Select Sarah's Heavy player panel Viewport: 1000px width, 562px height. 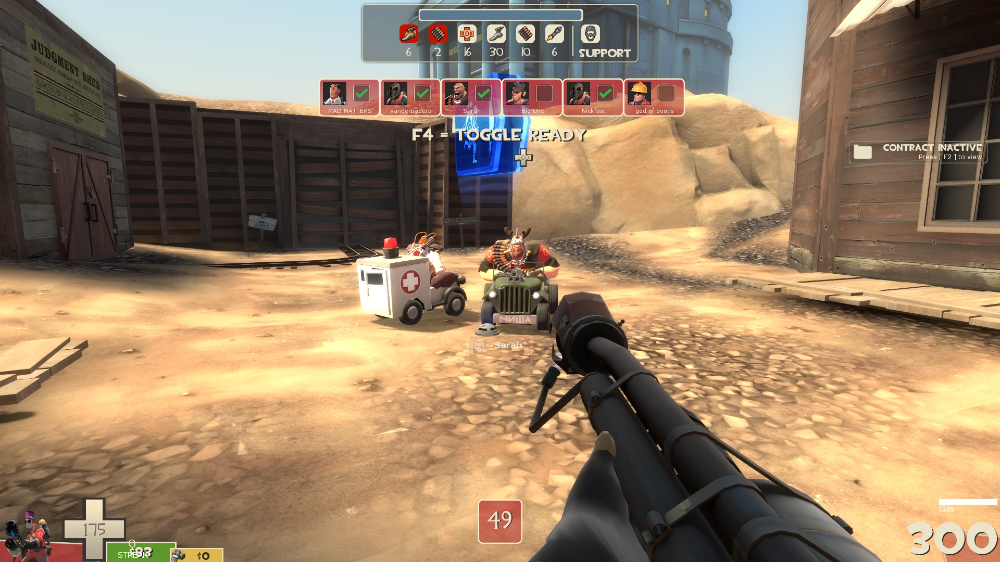(471, 96)
